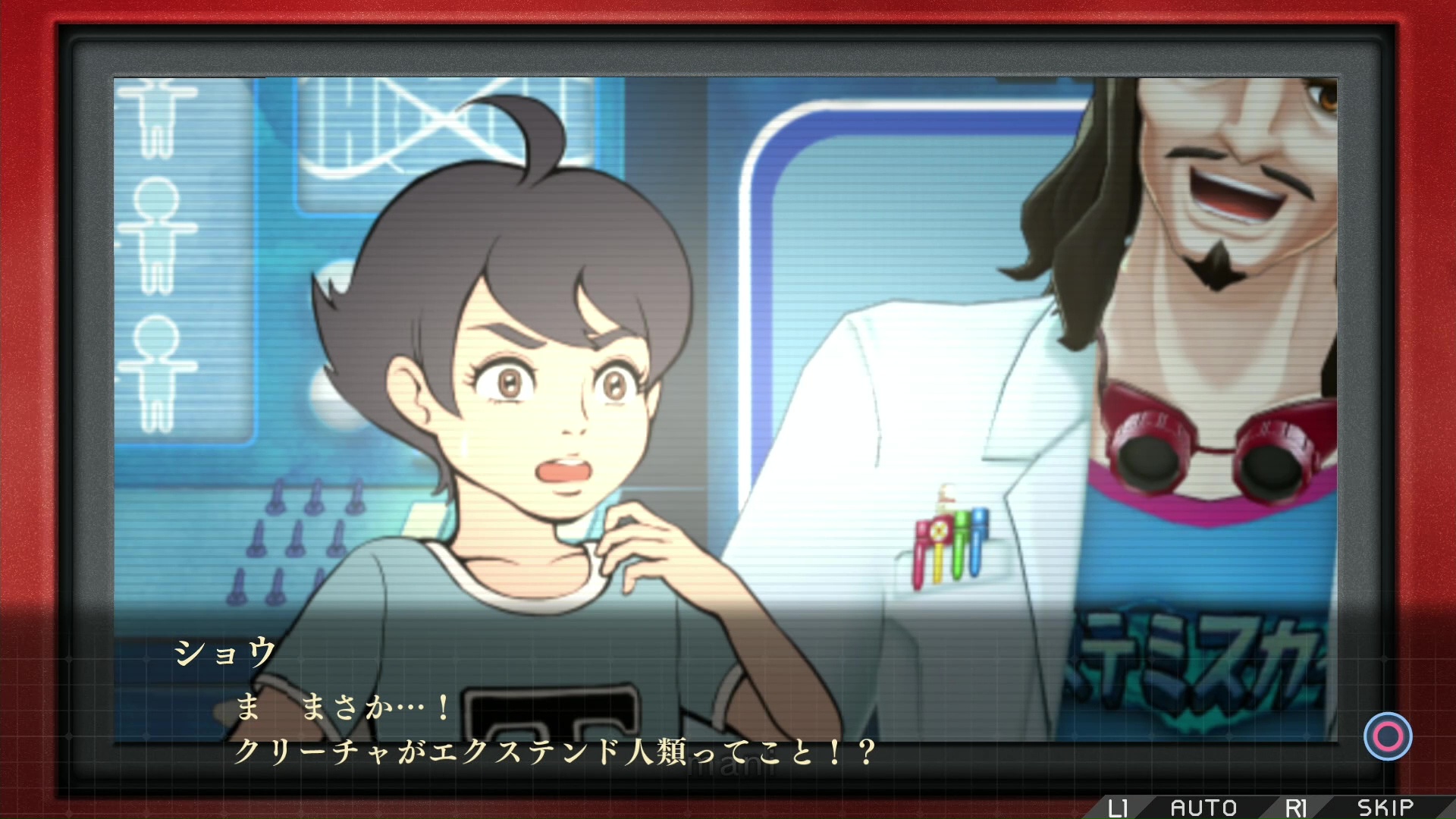Enable AUTO dialogue advance
Viewport: 1456px width, 819px height.
point(1203,808)
